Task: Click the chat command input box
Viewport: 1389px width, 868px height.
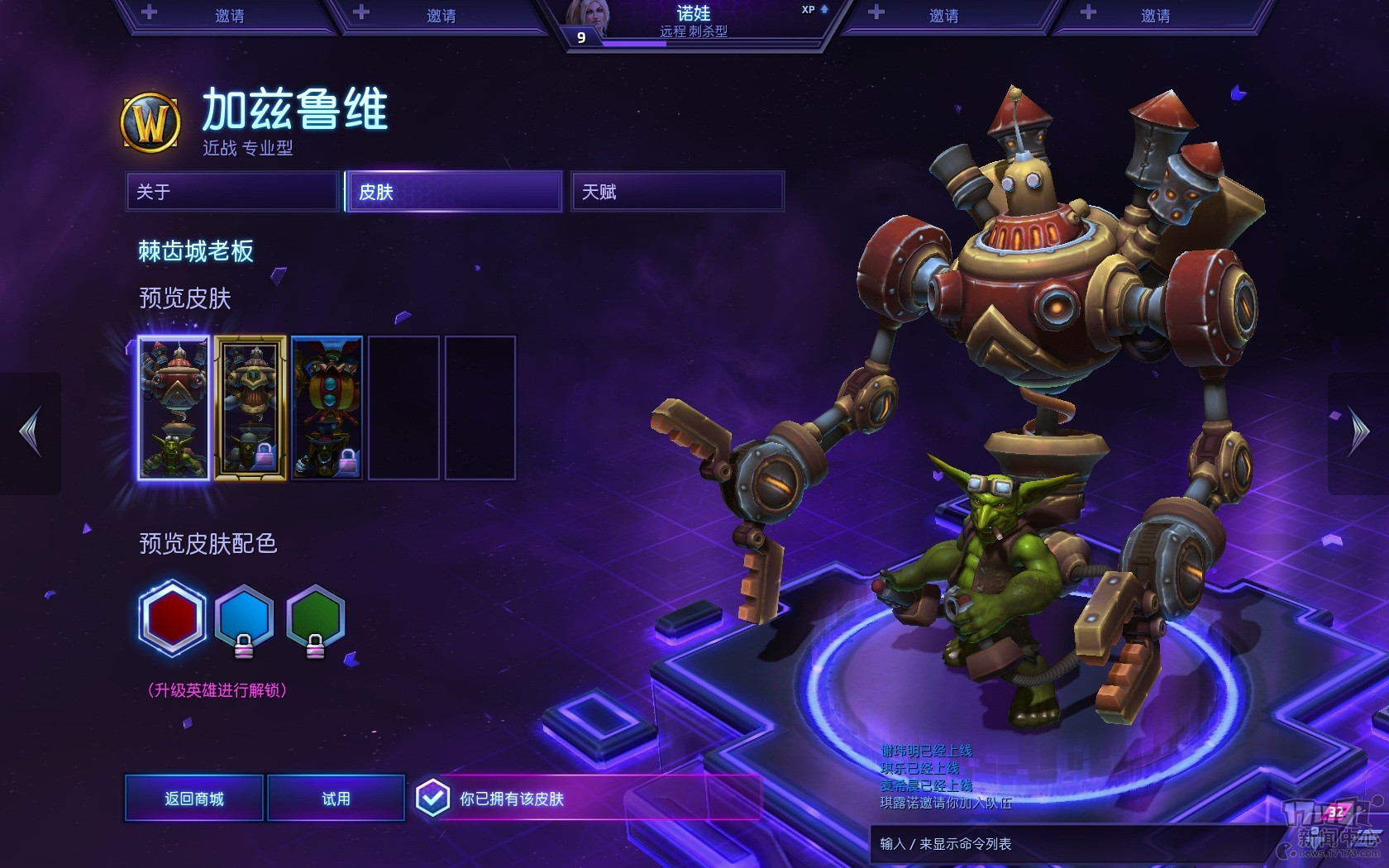Action: point(1067,844)
